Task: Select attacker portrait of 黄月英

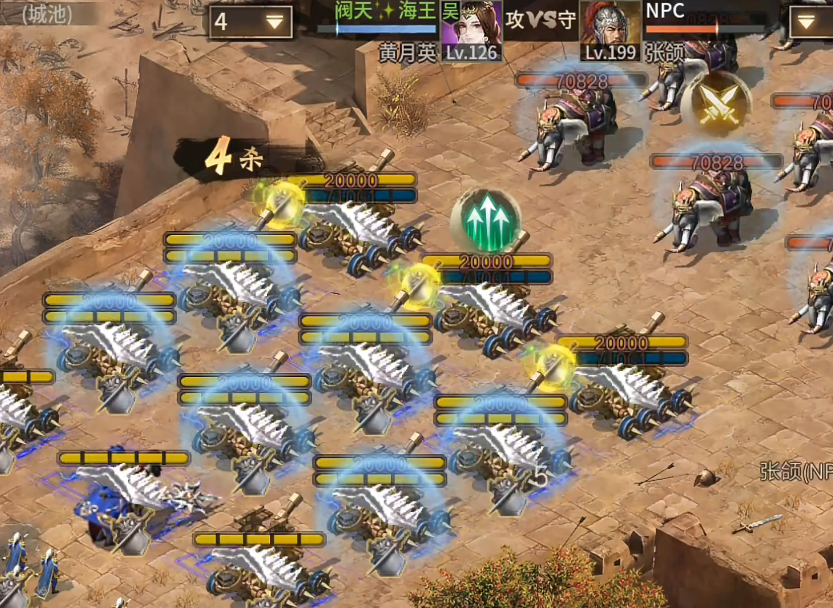Action: [x=470, y=25]
